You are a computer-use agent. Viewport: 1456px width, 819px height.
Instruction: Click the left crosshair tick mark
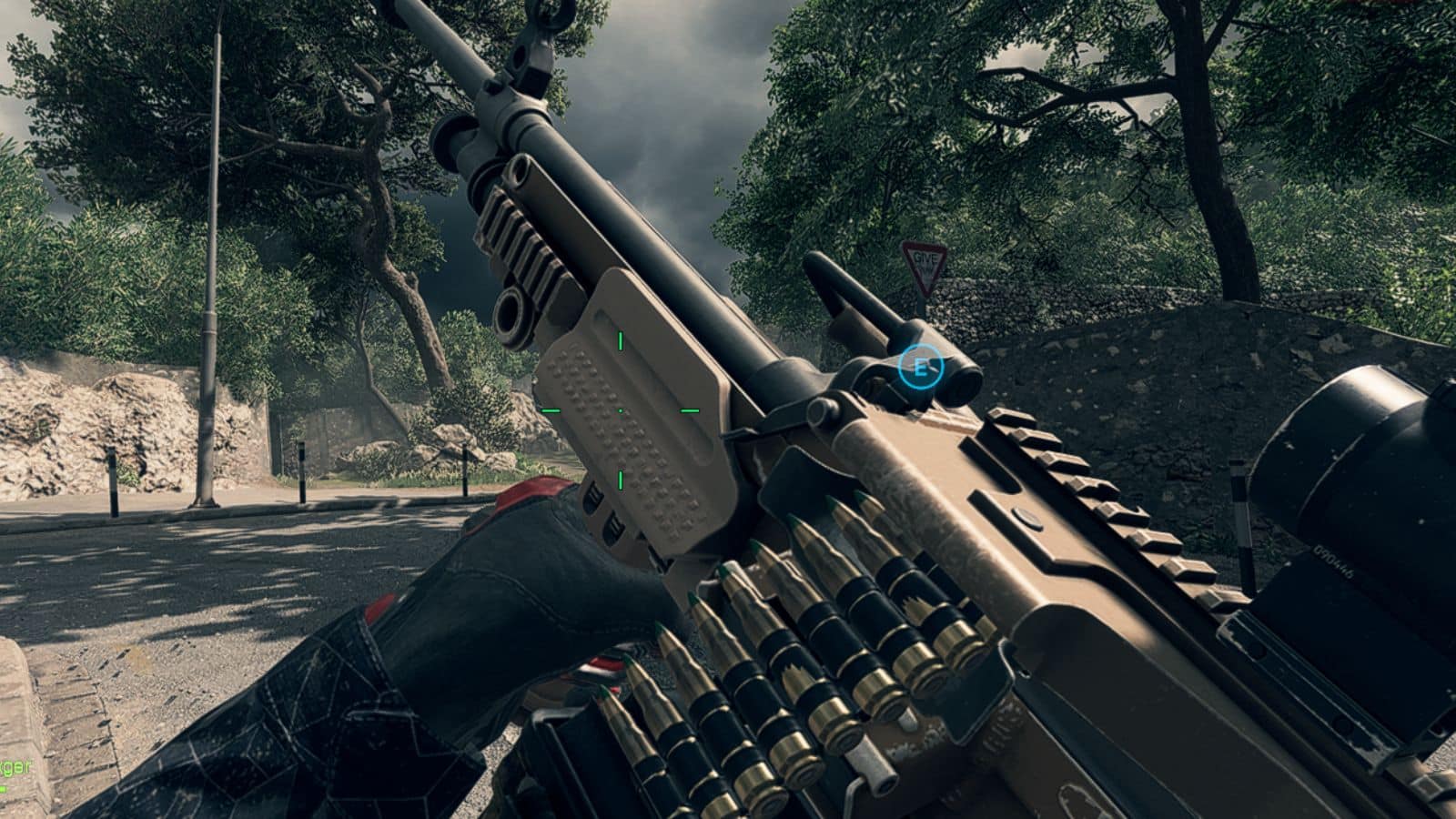(550, 411)
